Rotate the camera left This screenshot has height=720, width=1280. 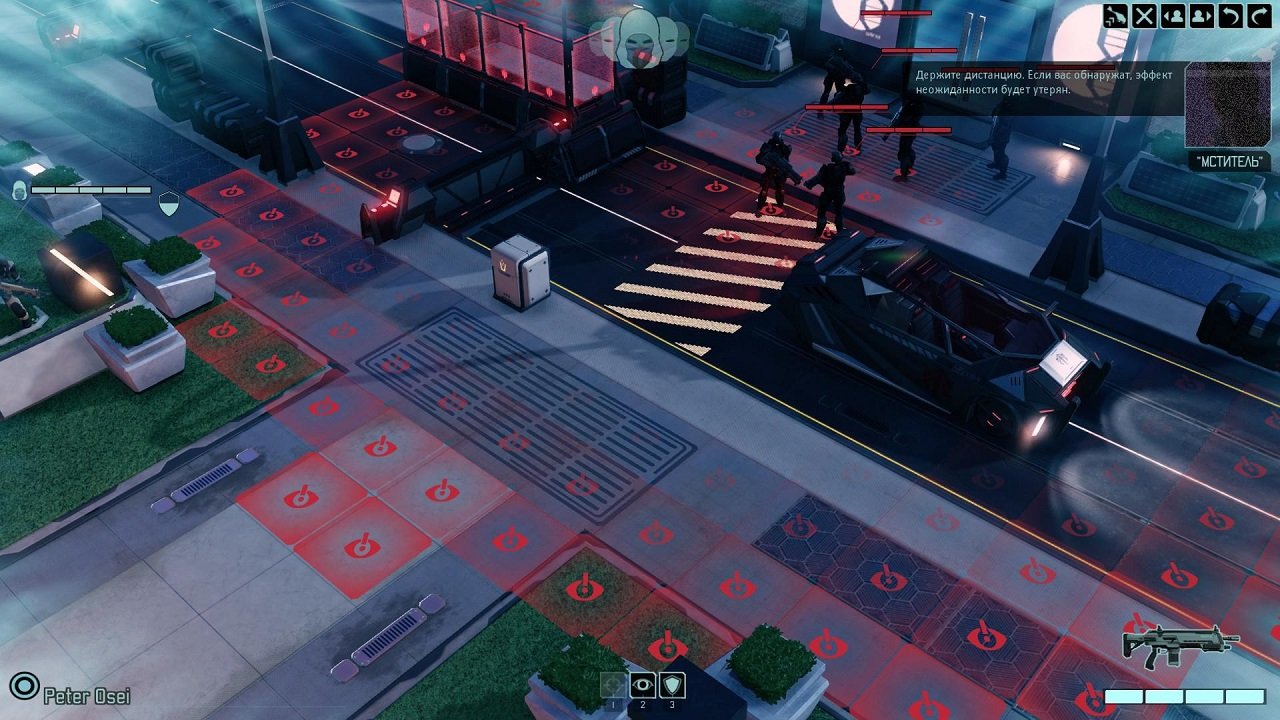[x=1230, y=15]
